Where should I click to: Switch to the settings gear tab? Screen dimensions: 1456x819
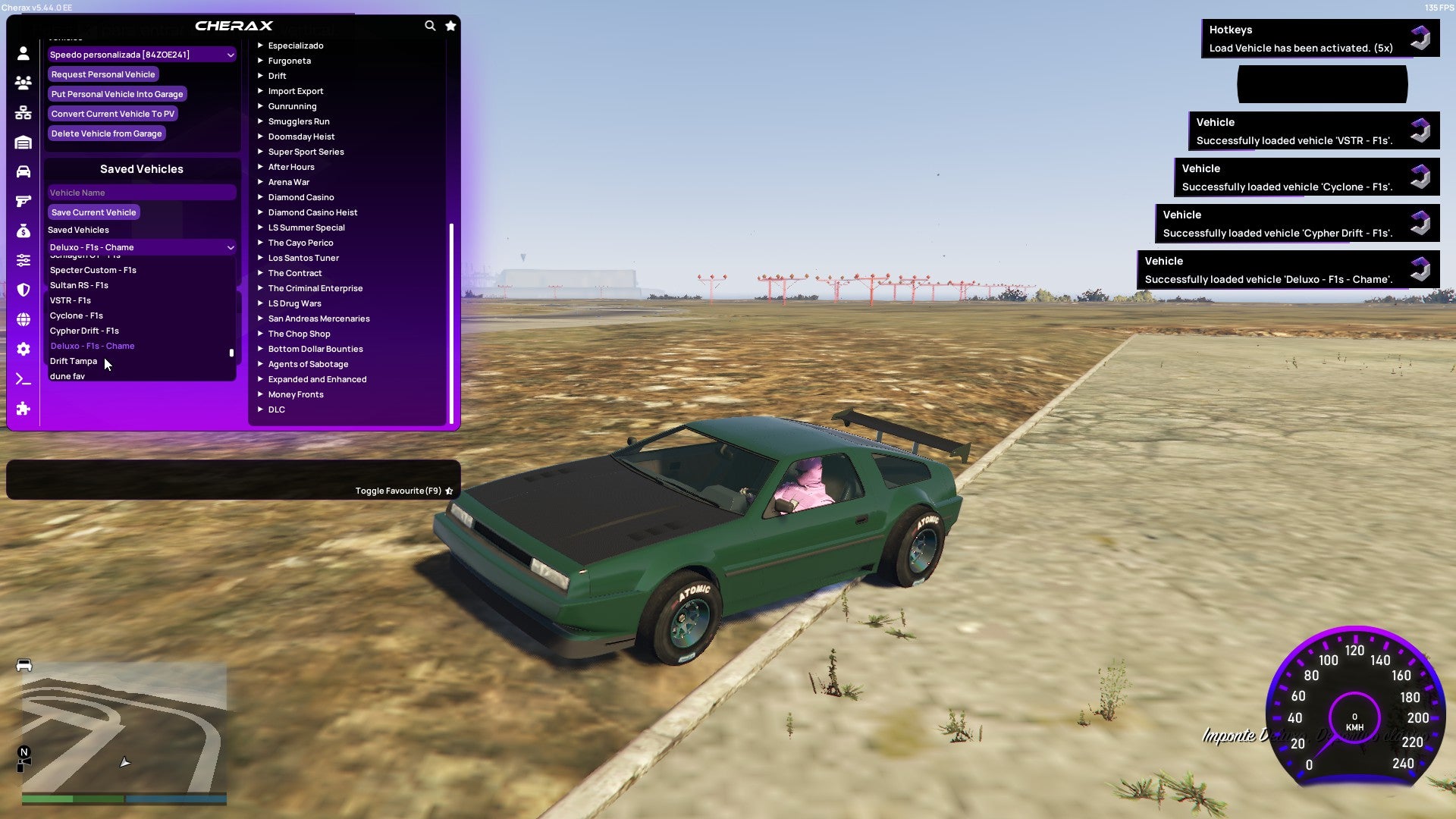pos(24,349)
